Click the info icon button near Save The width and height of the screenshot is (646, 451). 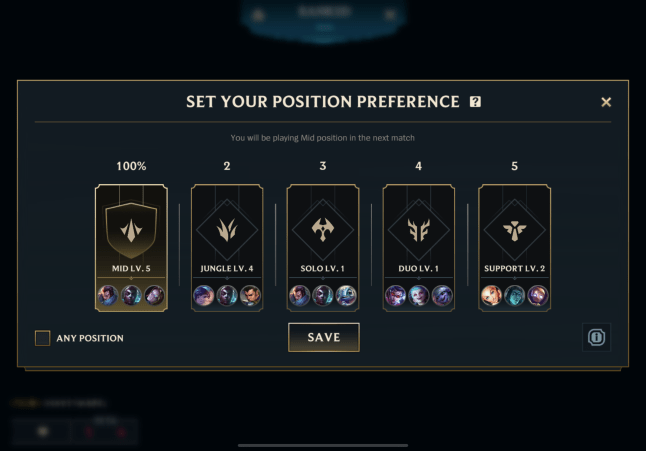(596, 337)
